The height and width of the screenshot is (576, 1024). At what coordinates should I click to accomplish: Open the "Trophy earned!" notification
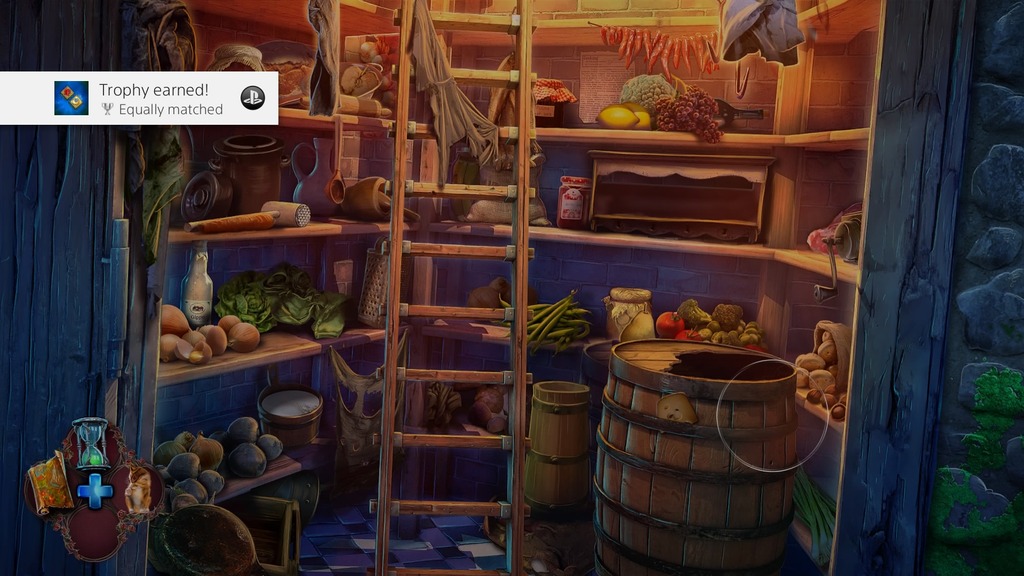pos(160,98)
